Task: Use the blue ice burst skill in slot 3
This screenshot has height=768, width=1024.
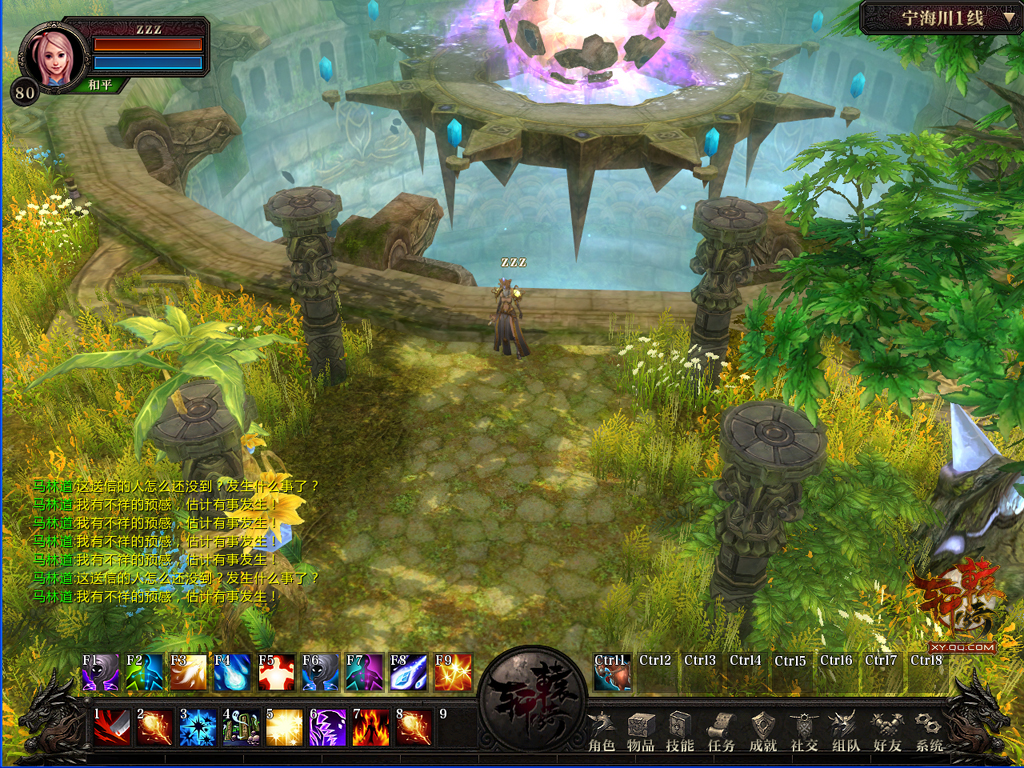Action: click(x=198, y=727)
